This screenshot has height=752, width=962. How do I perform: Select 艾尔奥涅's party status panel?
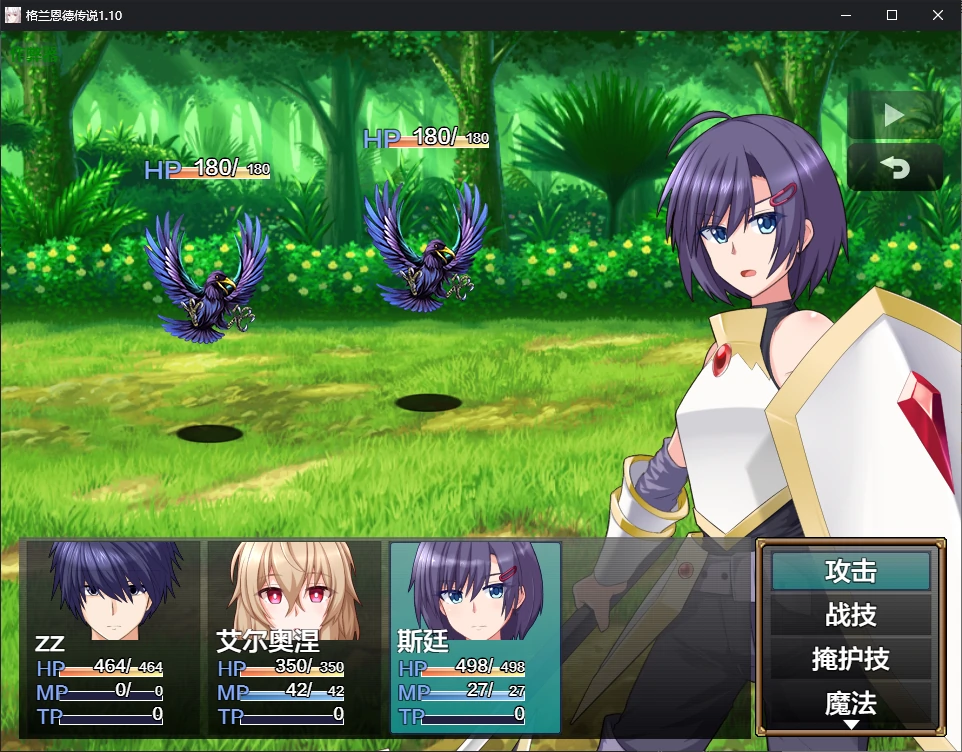point(294,636)
